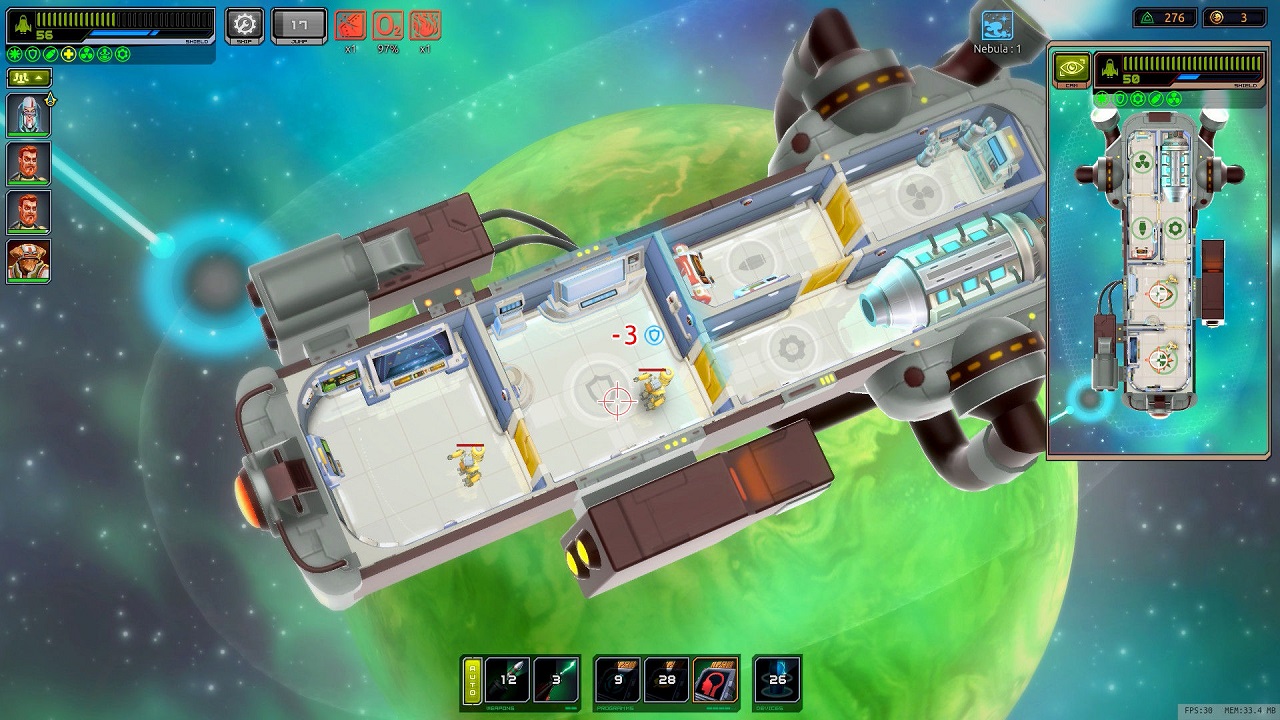Click the Jump button showing 17
1280x720 pixels.
click(x=298, y=24)
